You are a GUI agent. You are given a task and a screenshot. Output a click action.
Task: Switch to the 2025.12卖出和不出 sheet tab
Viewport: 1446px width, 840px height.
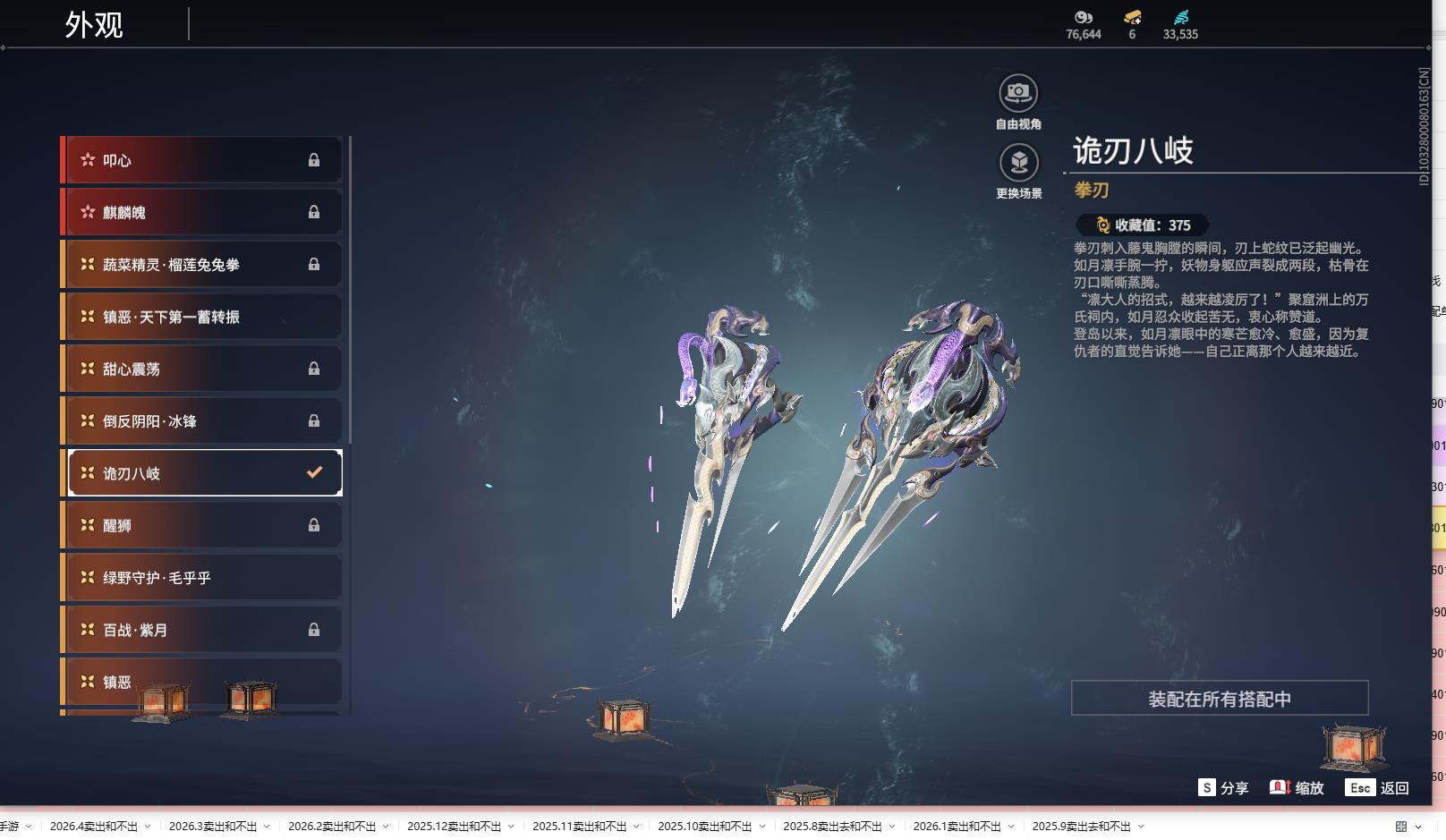click(454, 827)
